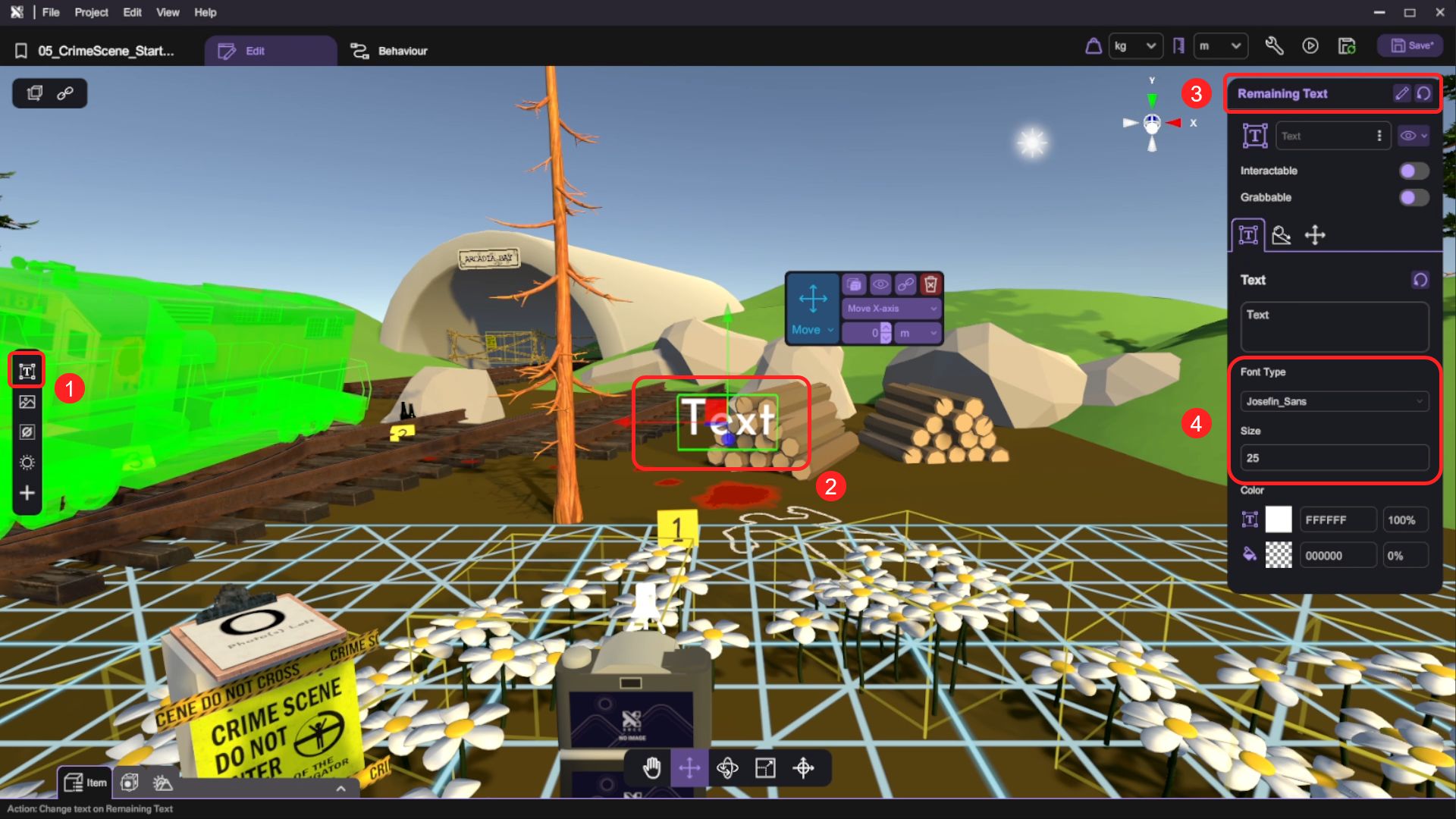This screenshot has height=819, width=1456.
Task: Click the plus add button in left toolbar
Action: point(27,493)
